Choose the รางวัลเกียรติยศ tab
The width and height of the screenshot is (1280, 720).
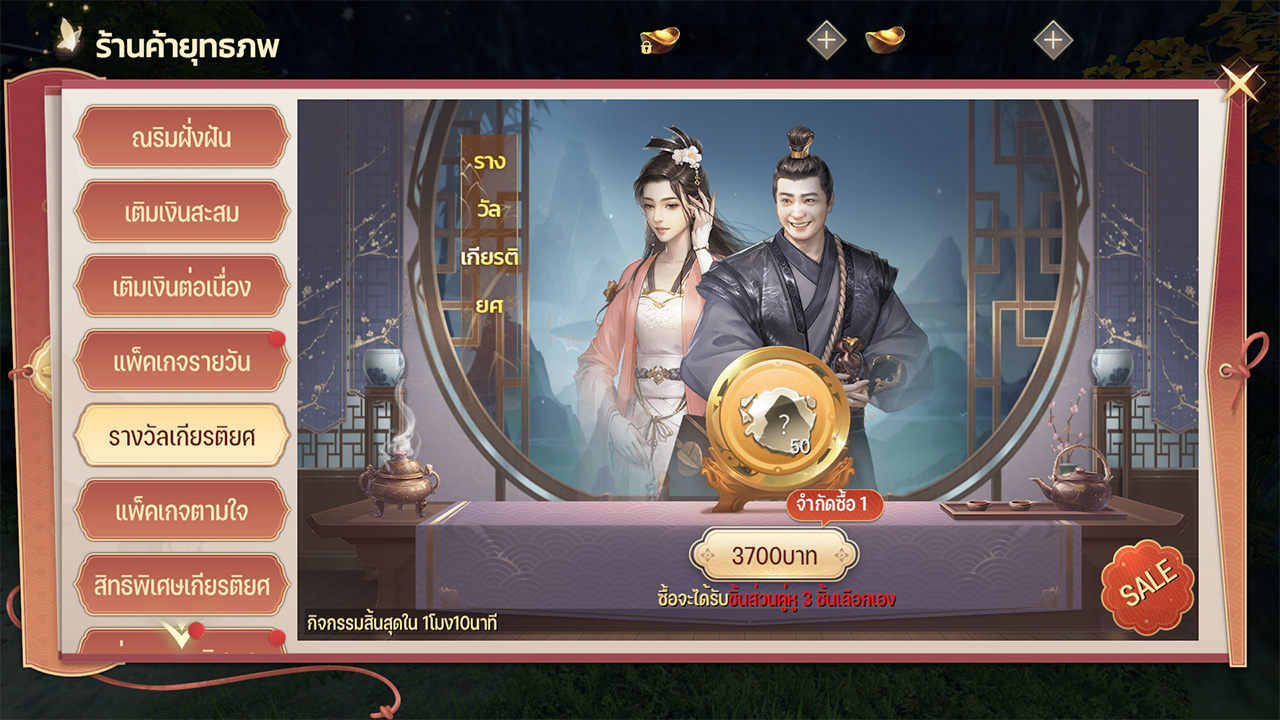(181, 436)
